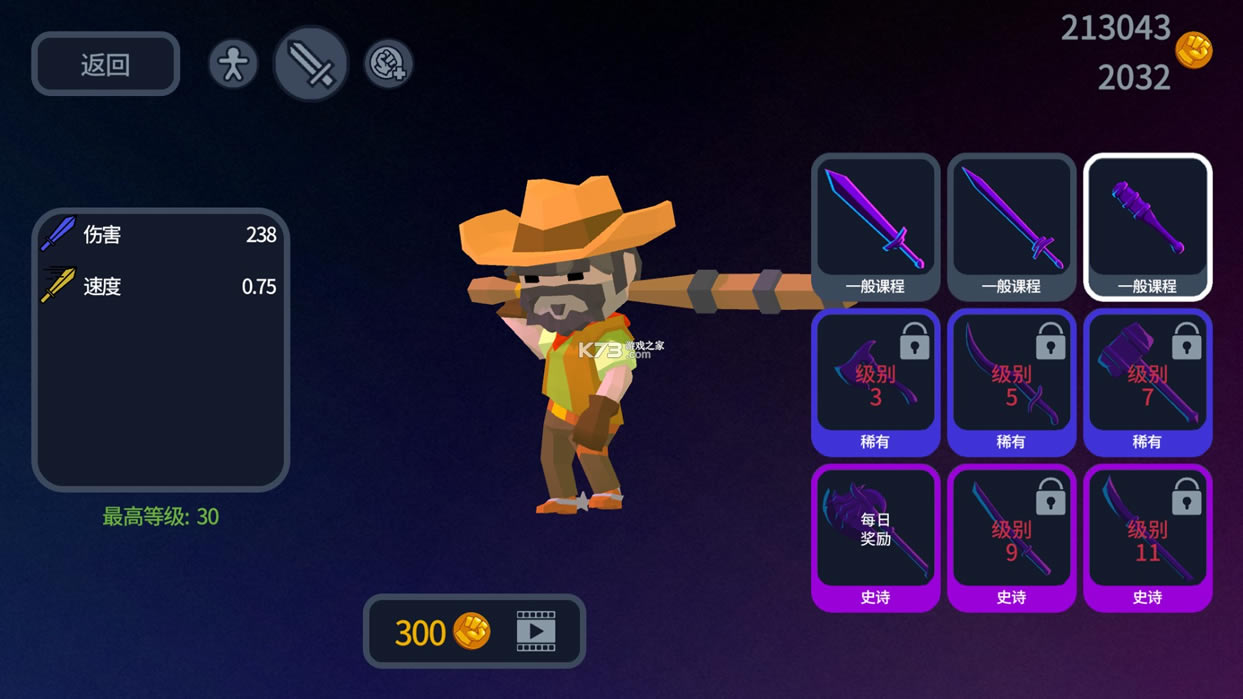Screen dimensions: 1243x699
Task: Choose the locked level 7 hammer
Action: [x=1147, y=382]
